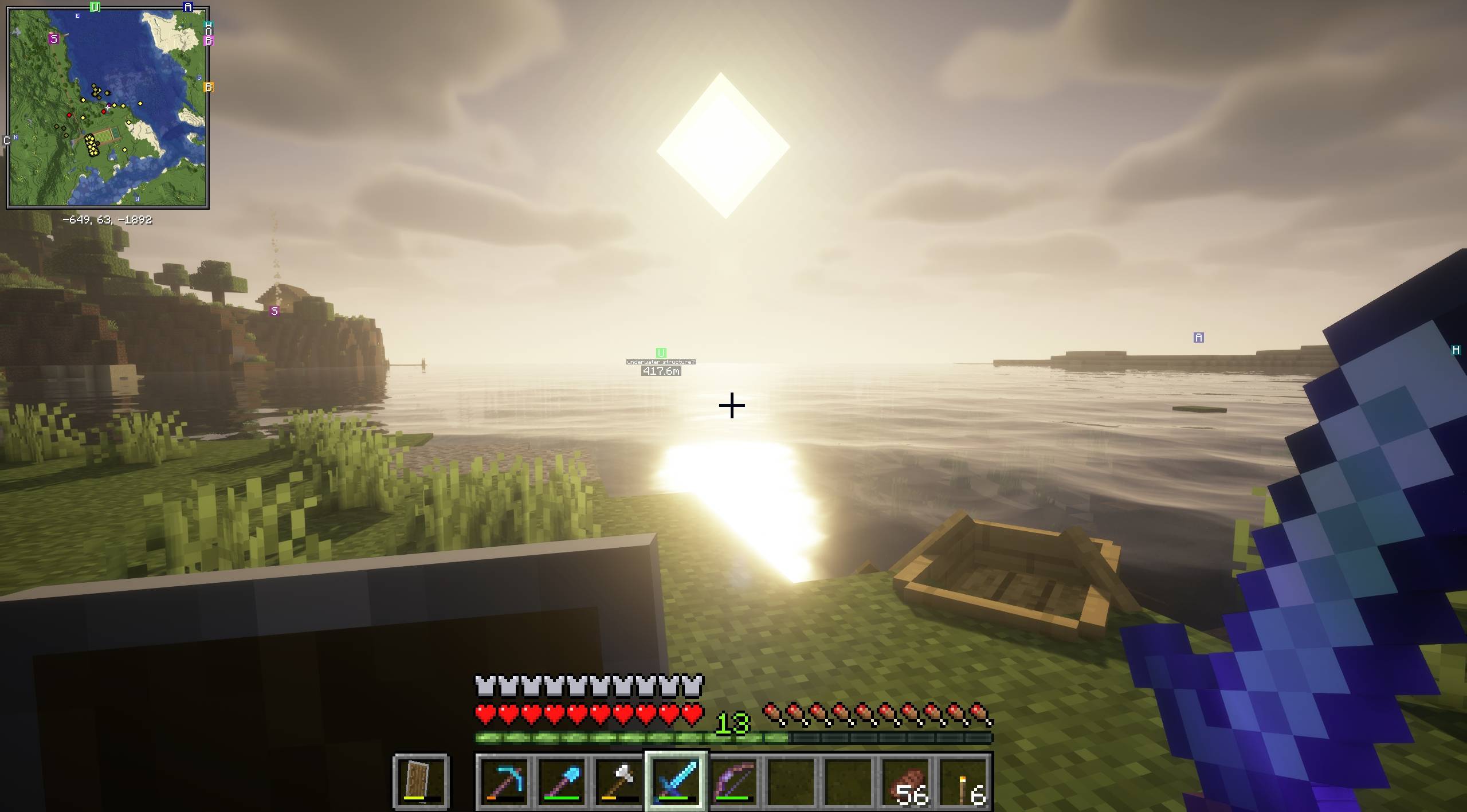This screenshot has width=1467, height=812.
Task: Select the gray C waypoint beside the minimap
Action: [x=7, y=140]
